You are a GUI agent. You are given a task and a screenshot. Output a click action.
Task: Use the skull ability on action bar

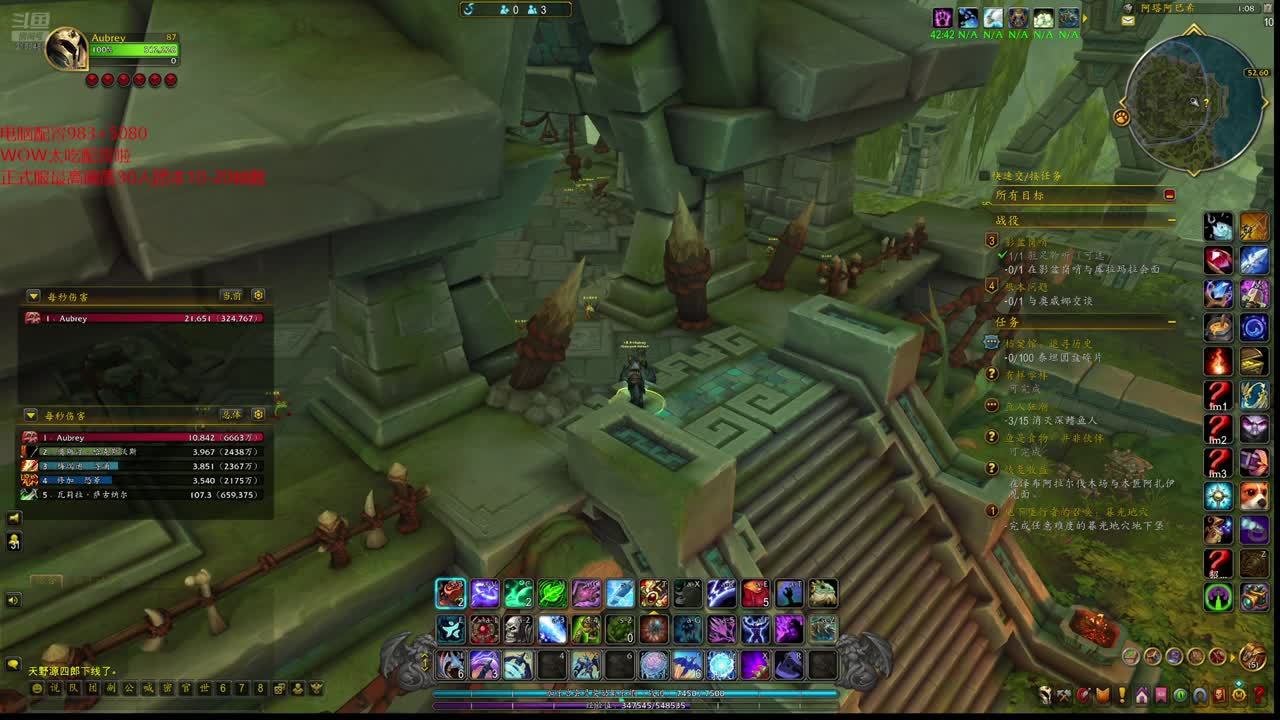coord(518,629)
